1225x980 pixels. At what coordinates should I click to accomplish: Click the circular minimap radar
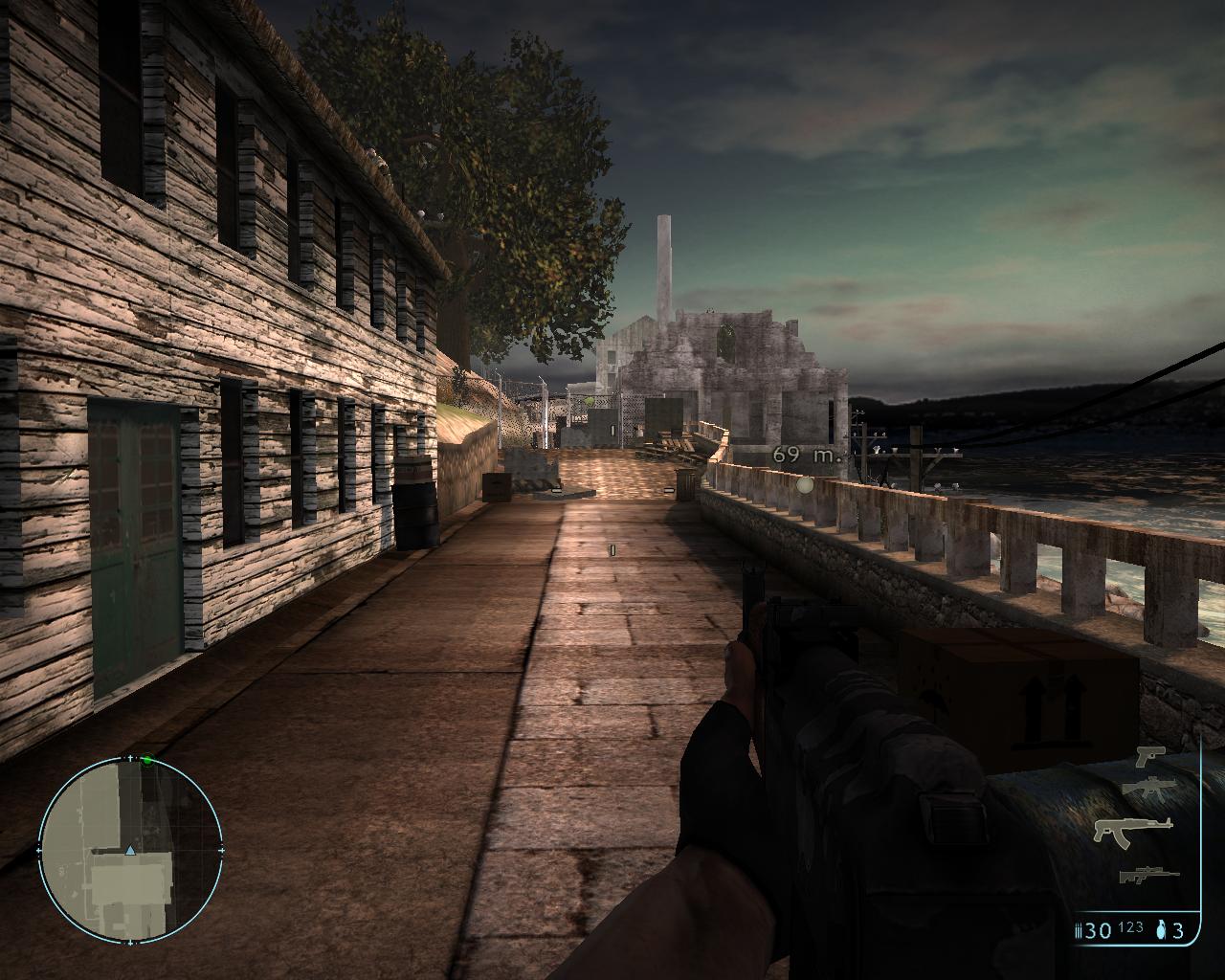pyautogui.click(x=130, y=849)
